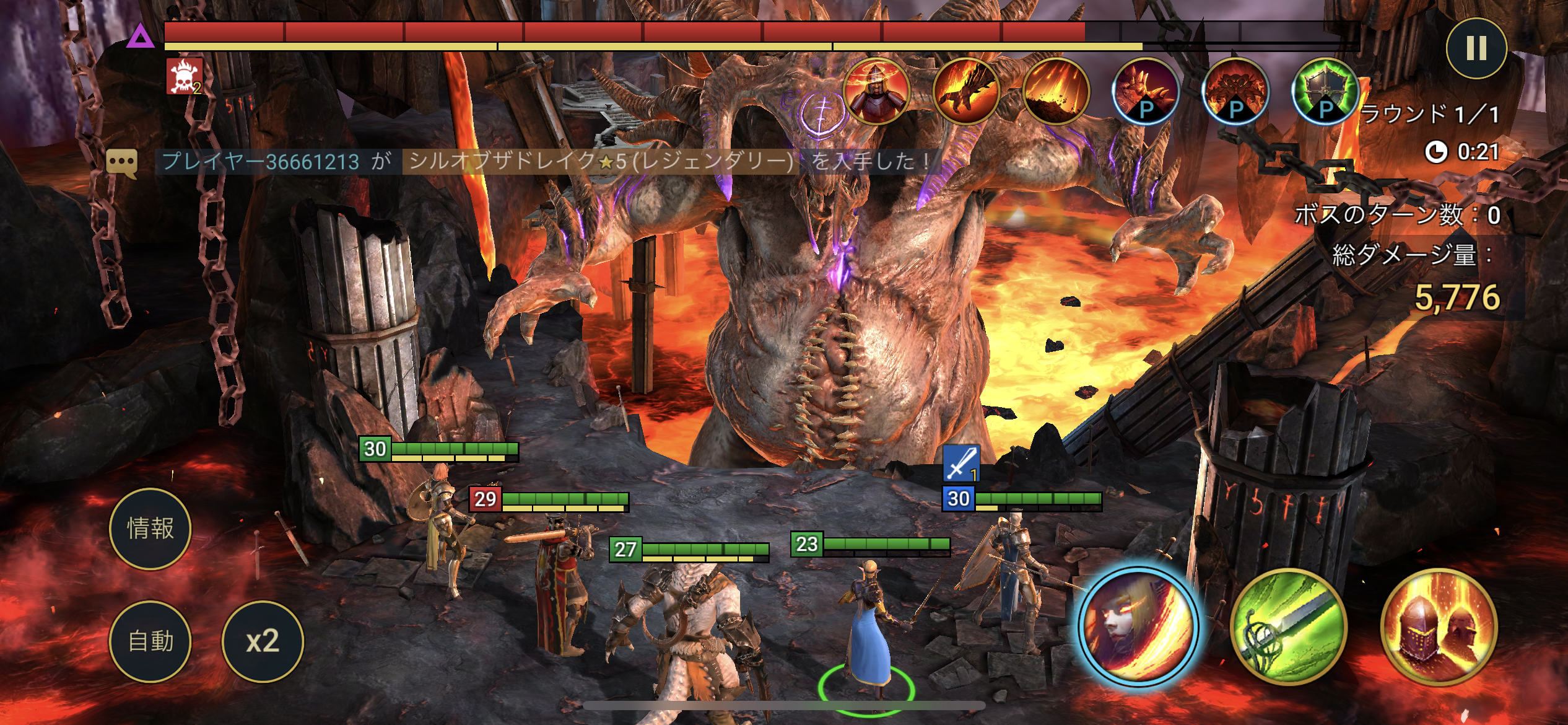Toggle 自動 auto battle
The width and height of the screenshot is (1568, 725).
pyautogui.click(x=150, y=641)
